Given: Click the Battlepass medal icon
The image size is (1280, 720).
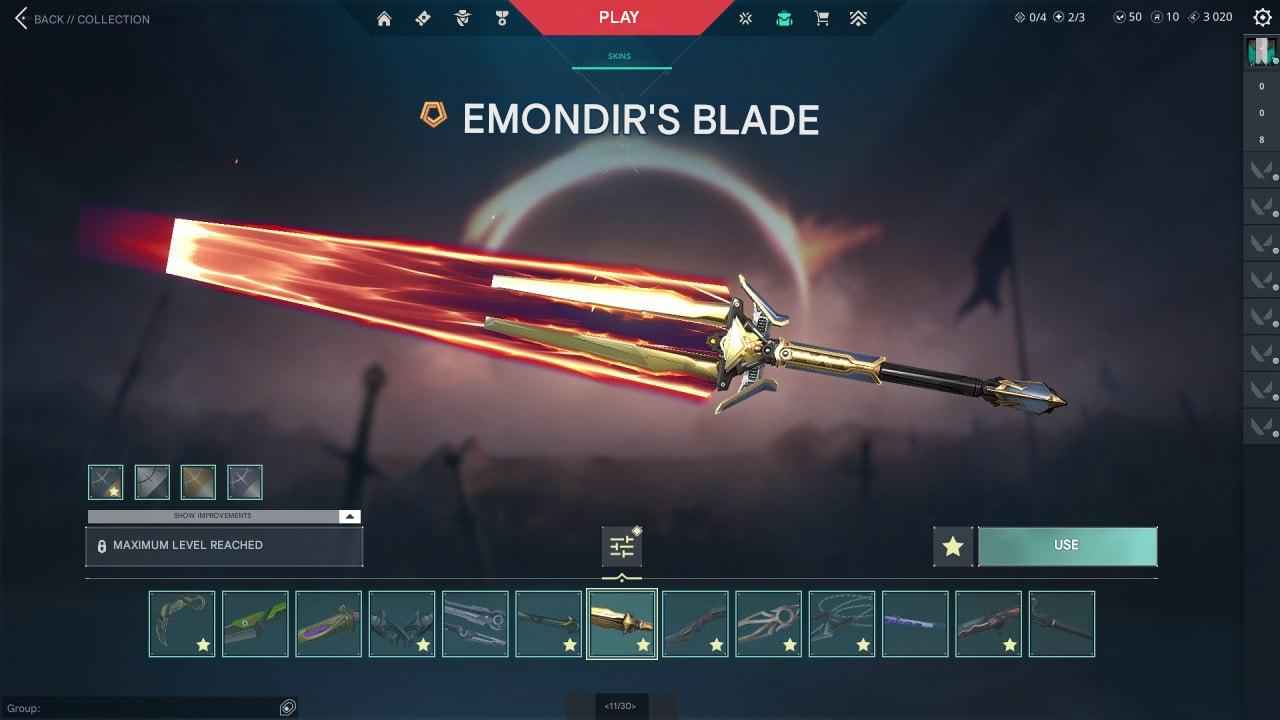Looking at the screenshot, I should pyautogui.click(x=501, y=17).
